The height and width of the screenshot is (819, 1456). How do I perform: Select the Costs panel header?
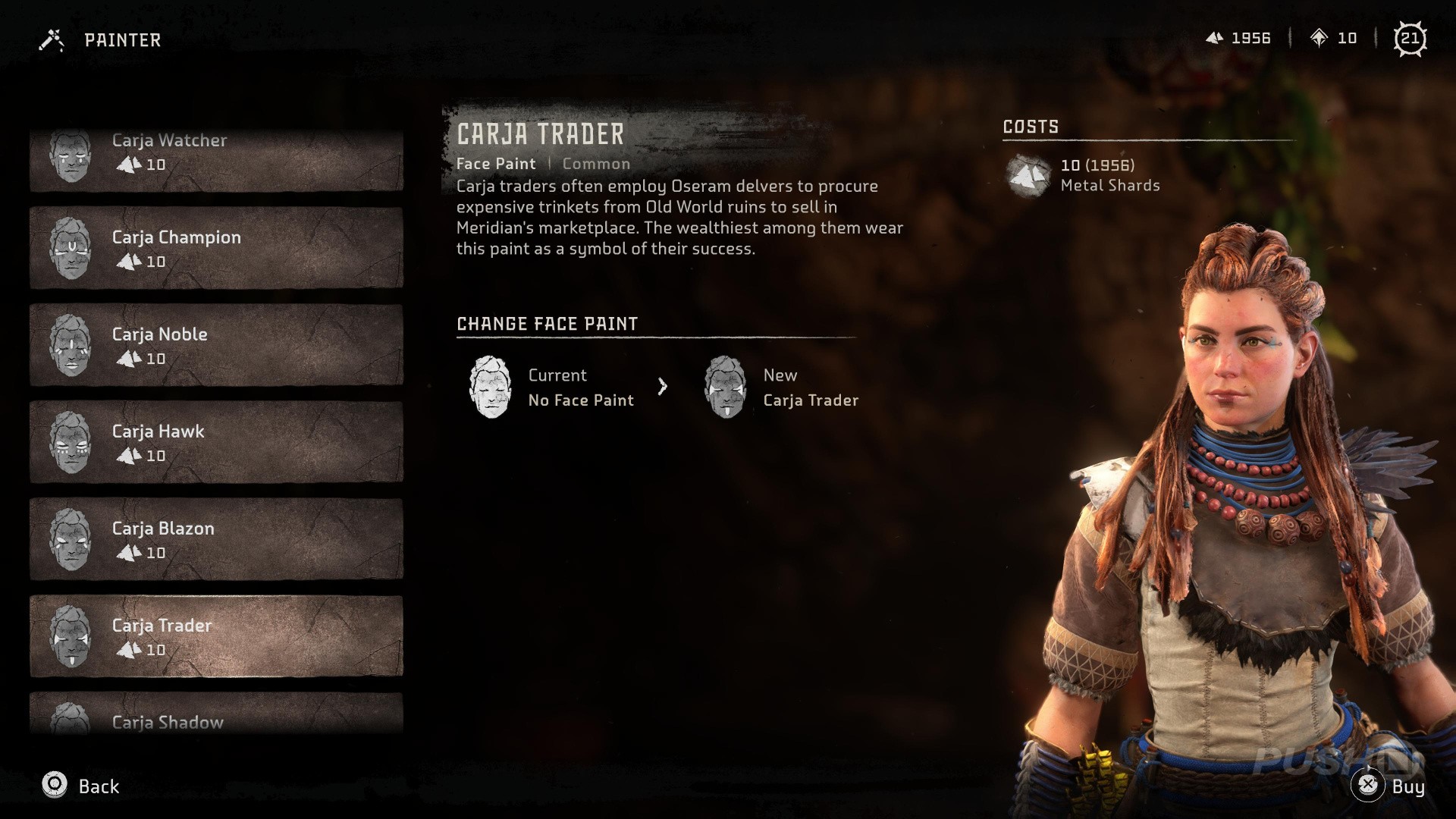(1031, 127)
